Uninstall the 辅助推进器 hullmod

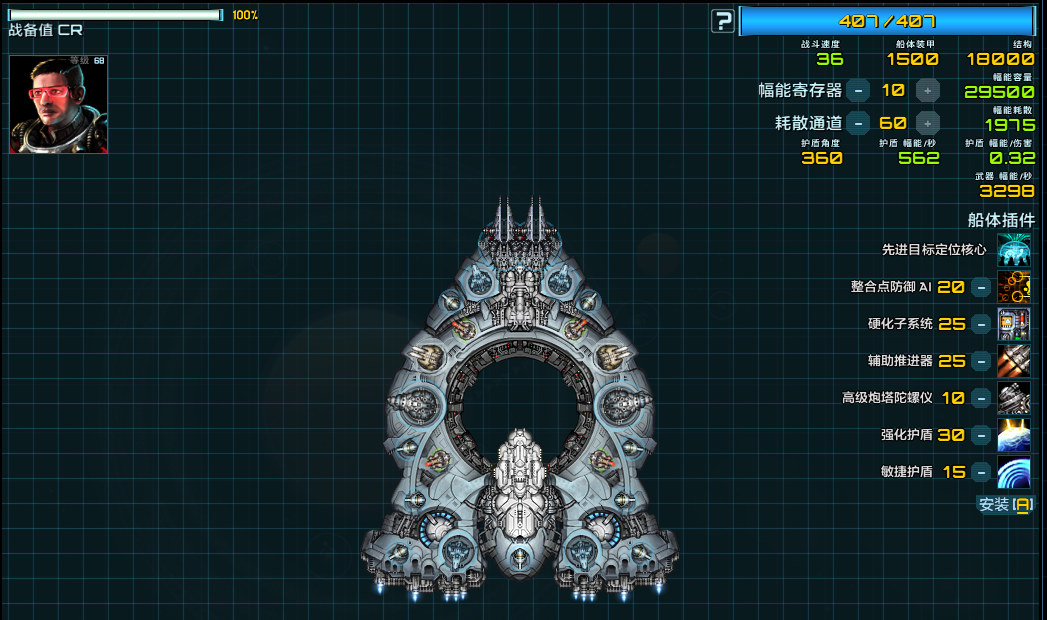982,361
